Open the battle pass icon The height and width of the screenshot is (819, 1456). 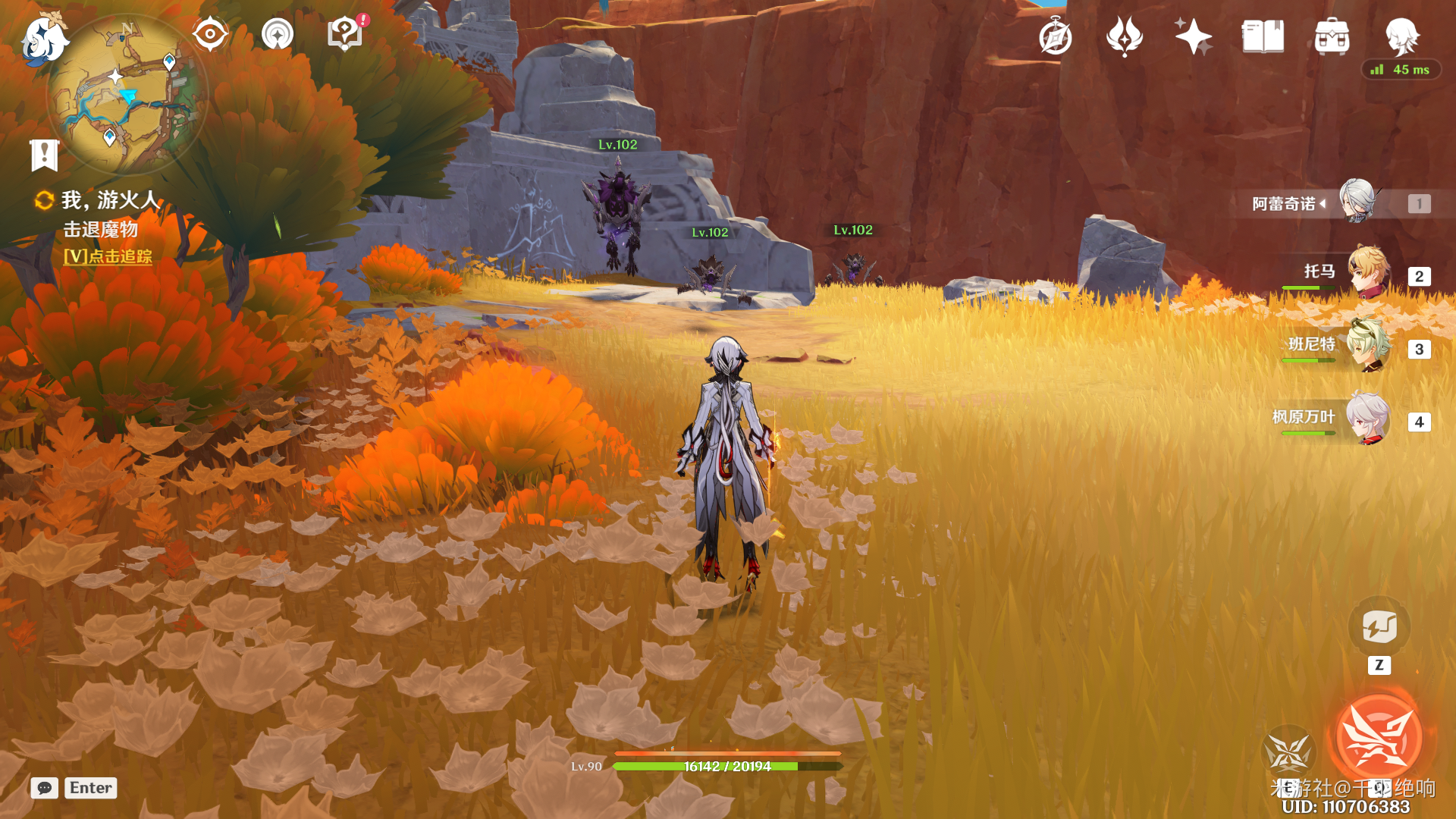[x=1125, y=36]
